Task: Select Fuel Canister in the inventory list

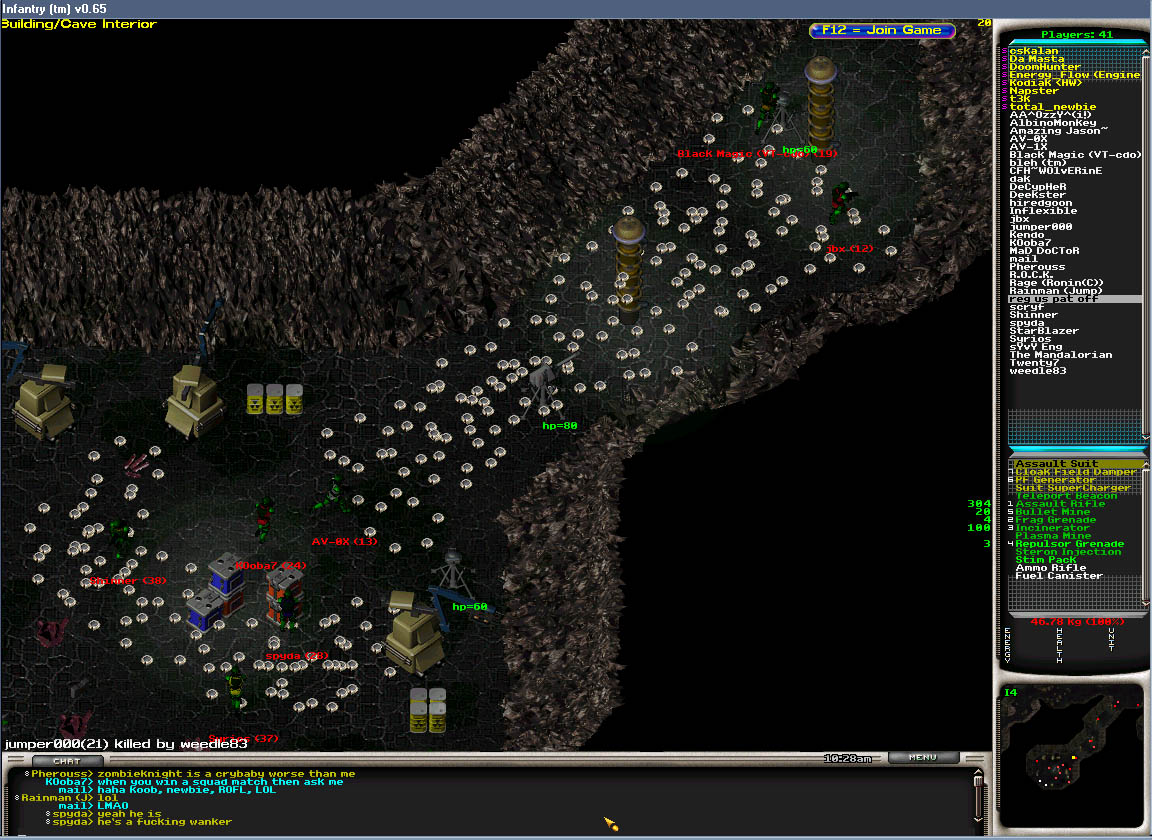Action: tap(1059, 576)
